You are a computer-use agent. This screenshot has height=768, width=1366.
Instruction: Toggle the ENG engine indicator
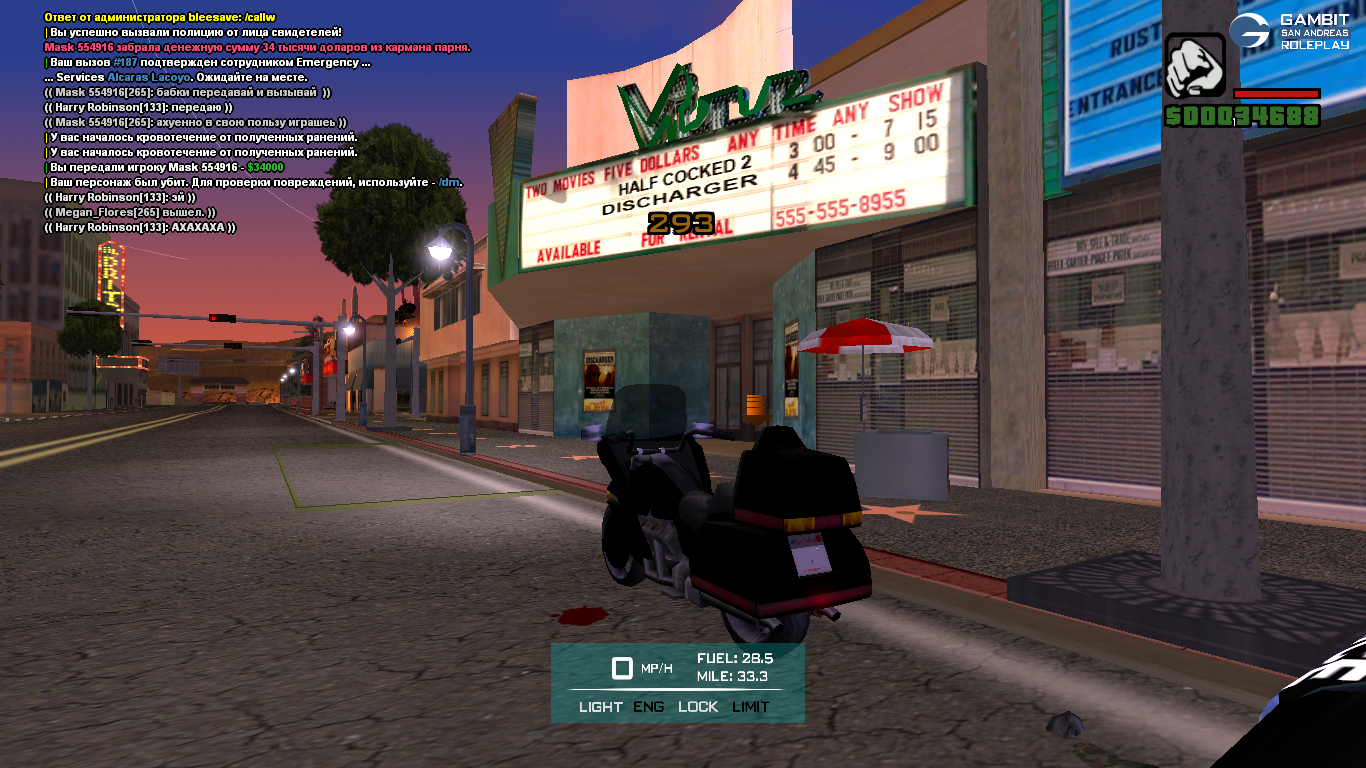tap(649, 707)
